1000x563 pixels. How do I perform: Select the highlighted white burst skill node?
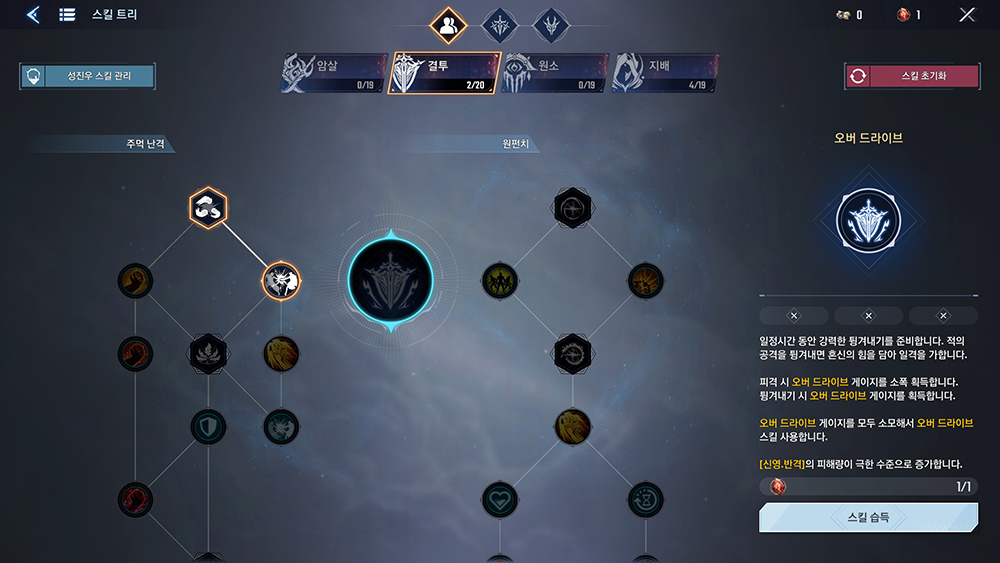click(281, 282)
